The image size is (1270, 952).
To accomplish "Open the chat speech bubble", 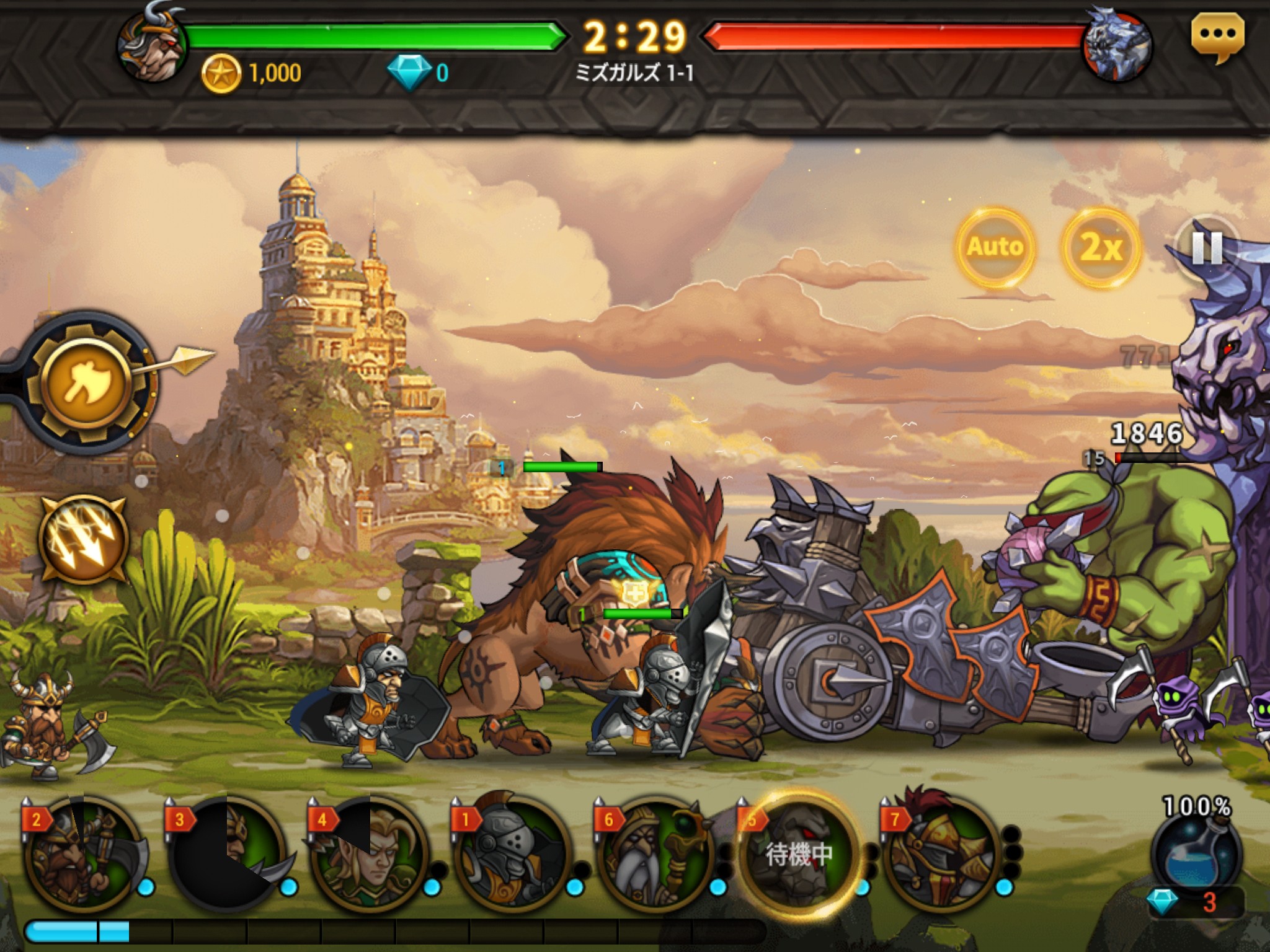I will 1217,37.
